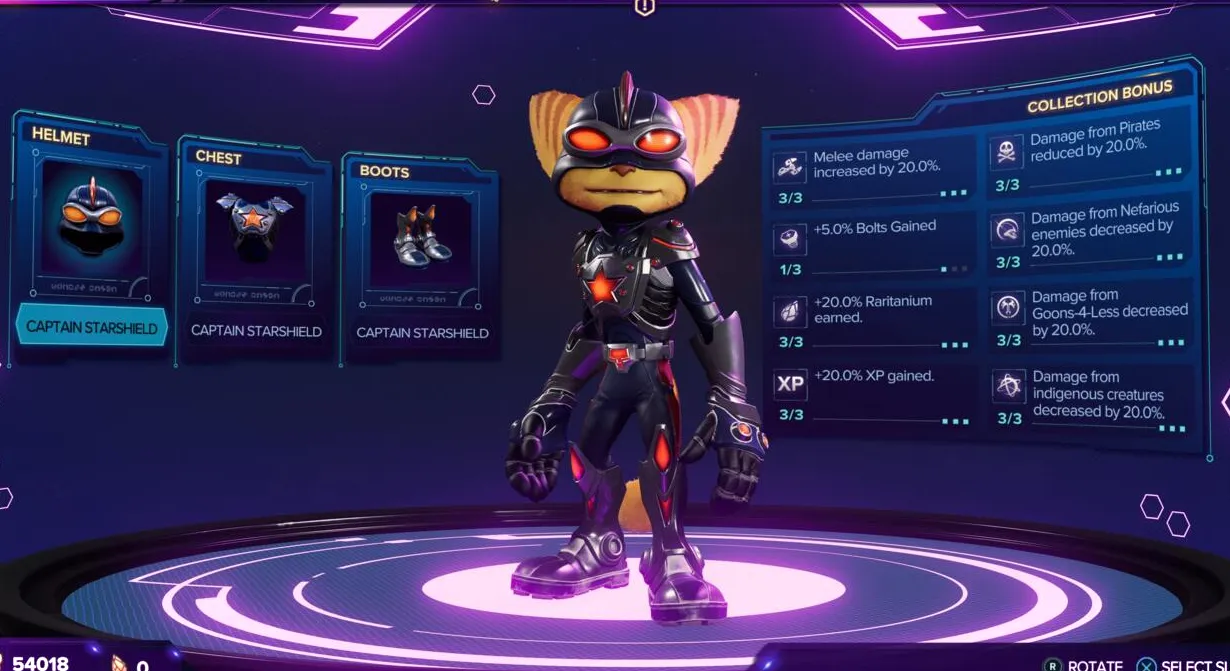Select the indigenous creatures damage bonus
This screenshot has width=1230, height=671.
1092,400
